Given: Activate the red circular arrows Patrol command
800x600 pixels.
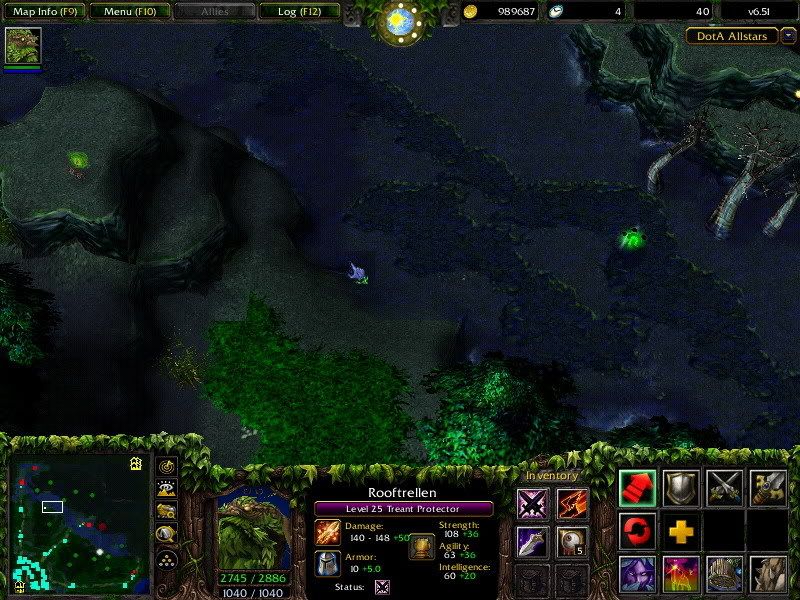Looking at the screenshot, I should coord(637,530).
